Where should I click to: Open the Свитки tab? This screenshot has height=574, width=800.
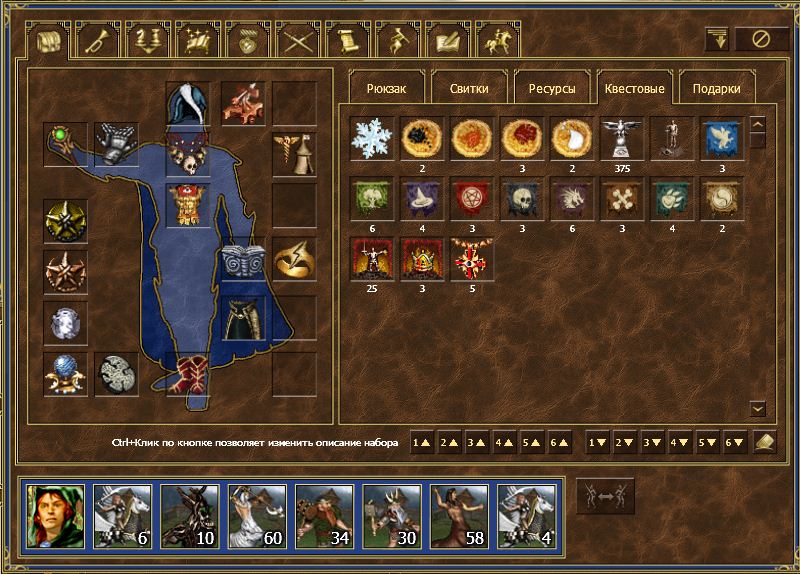click(469, 88)
